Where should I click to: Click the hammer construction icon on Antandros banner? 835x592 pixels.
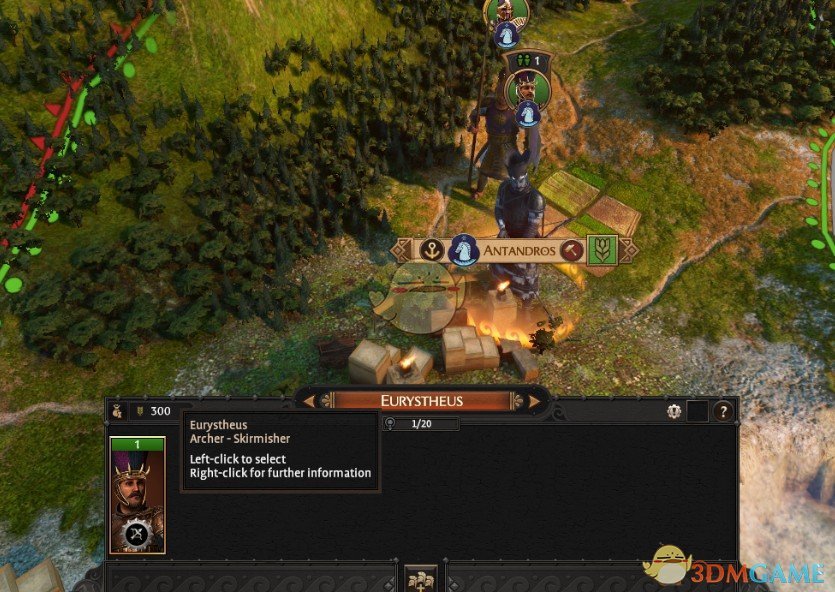click(x=572, y=251)
